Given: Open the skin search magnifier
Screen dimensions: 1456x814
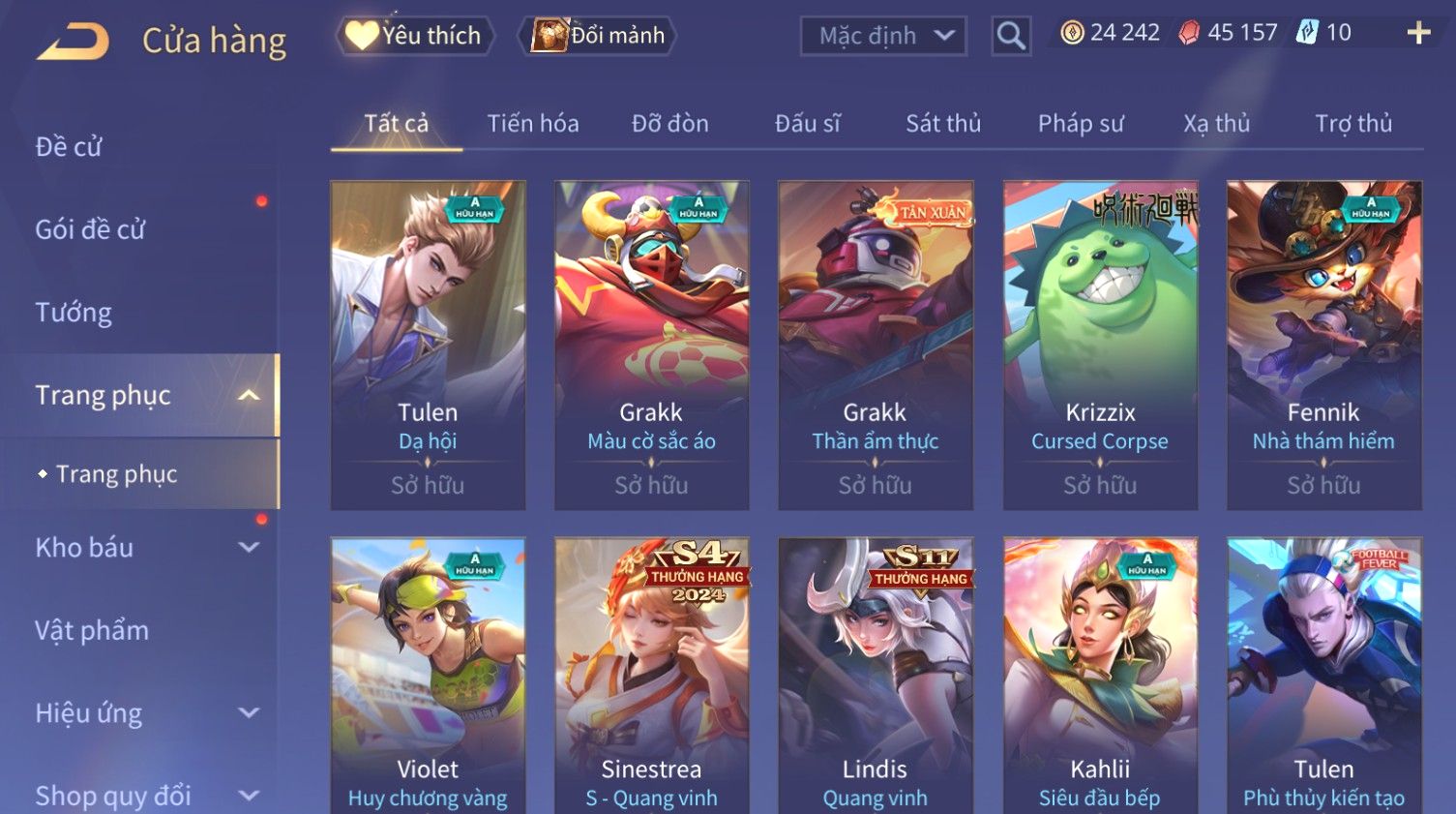Looking at the screenshot, I should [x=1011, y=36].
